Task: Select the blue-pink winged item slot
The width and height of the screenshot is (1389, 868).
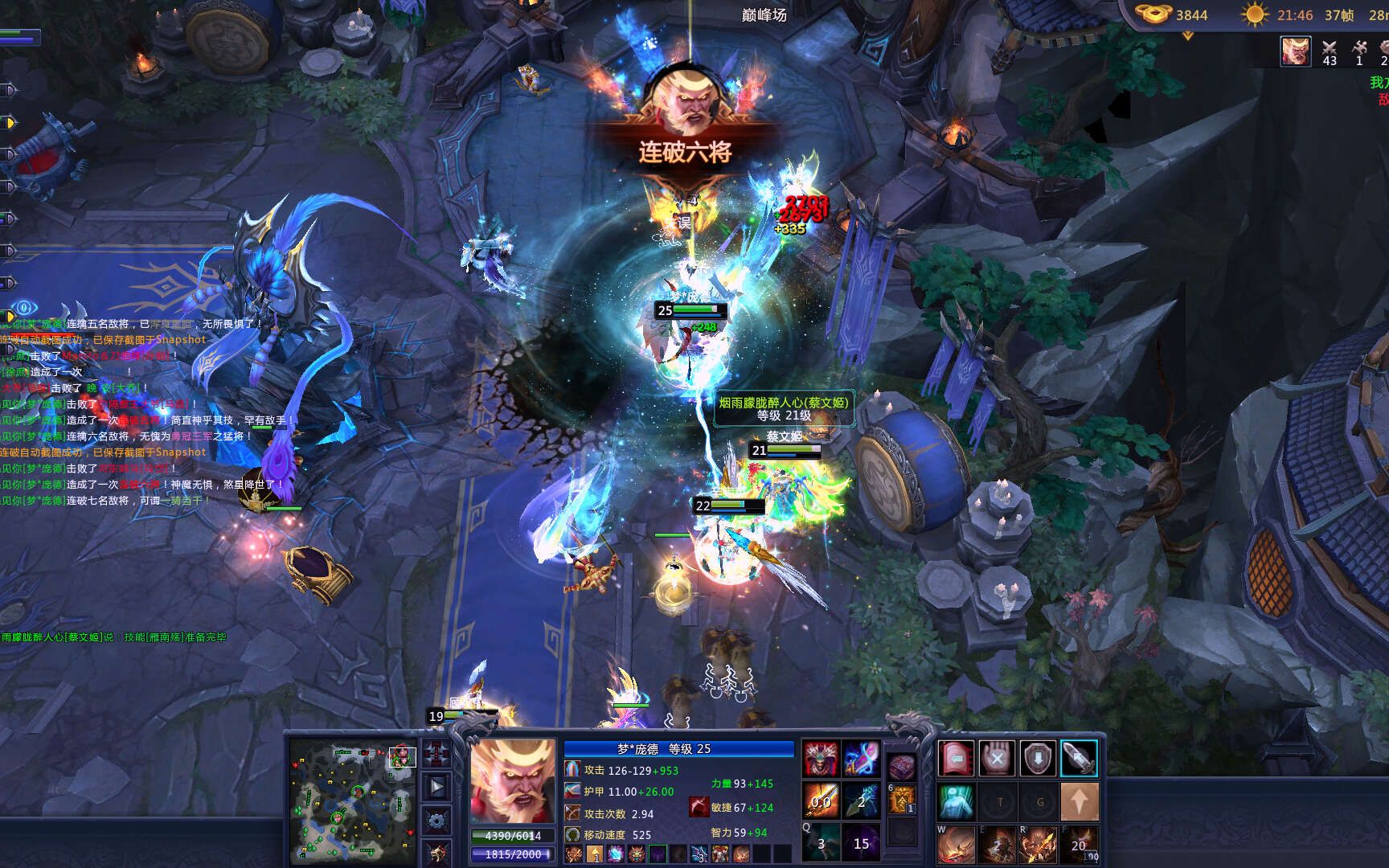Action: (861, 759)
